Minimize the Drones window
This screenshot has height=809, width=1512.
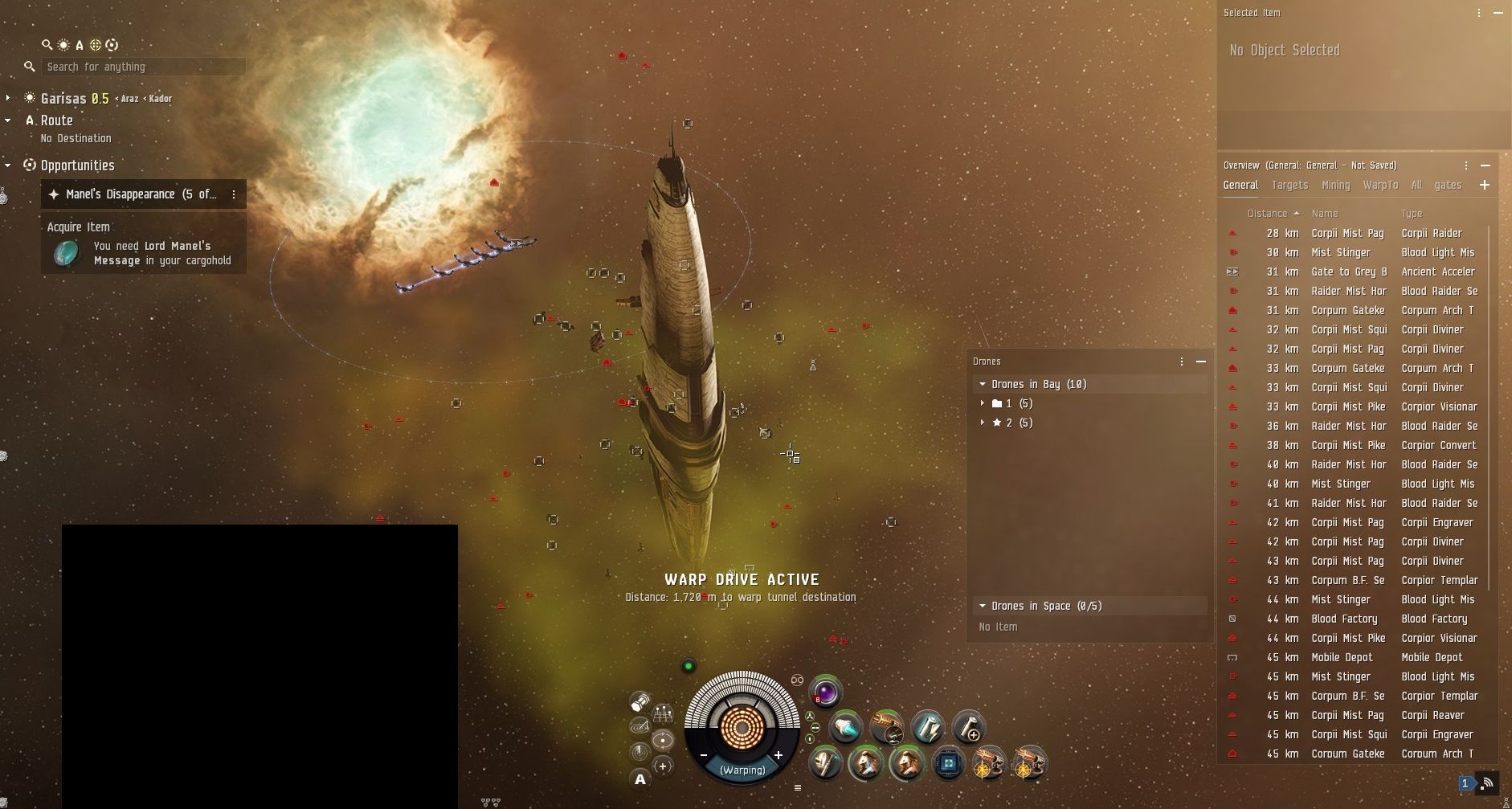(1201, 362)
